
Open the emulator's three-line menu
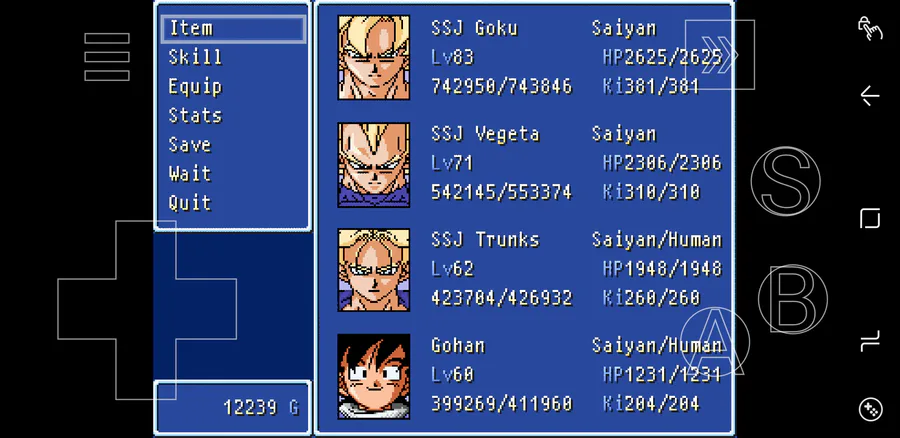pos(107,57)
